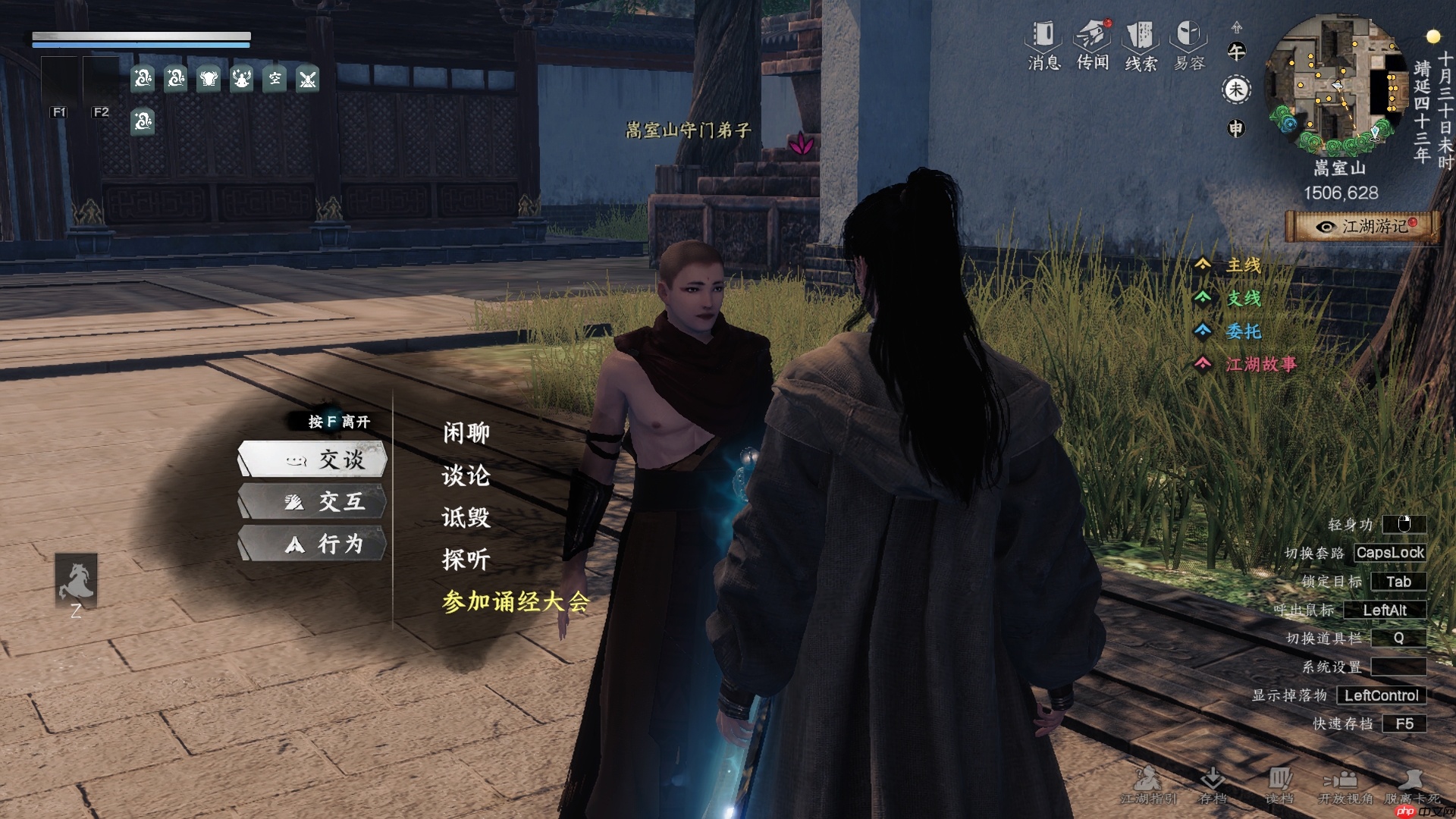Summon the horse mount icon
This screenshot has width=1456, height=819.
coord(76,581)
